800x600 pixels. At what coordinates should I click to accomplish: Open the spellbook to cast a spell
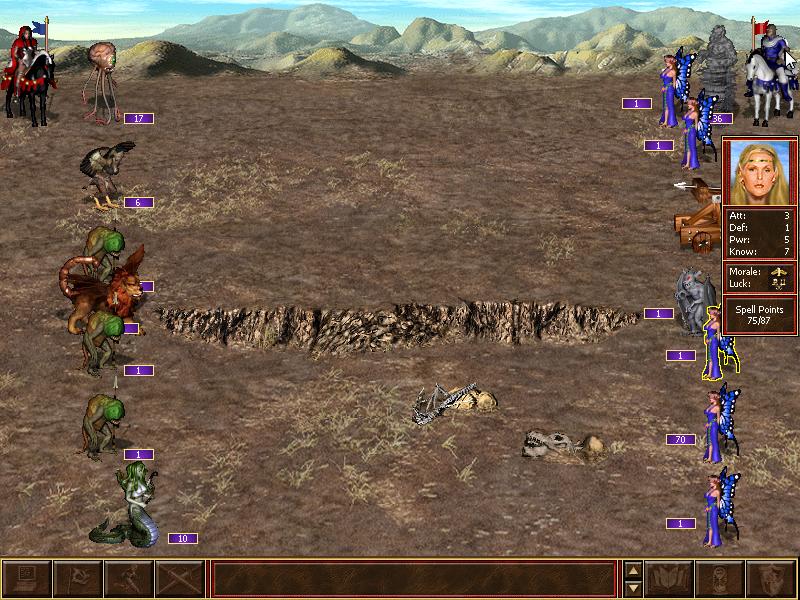(x=669, y=579)
